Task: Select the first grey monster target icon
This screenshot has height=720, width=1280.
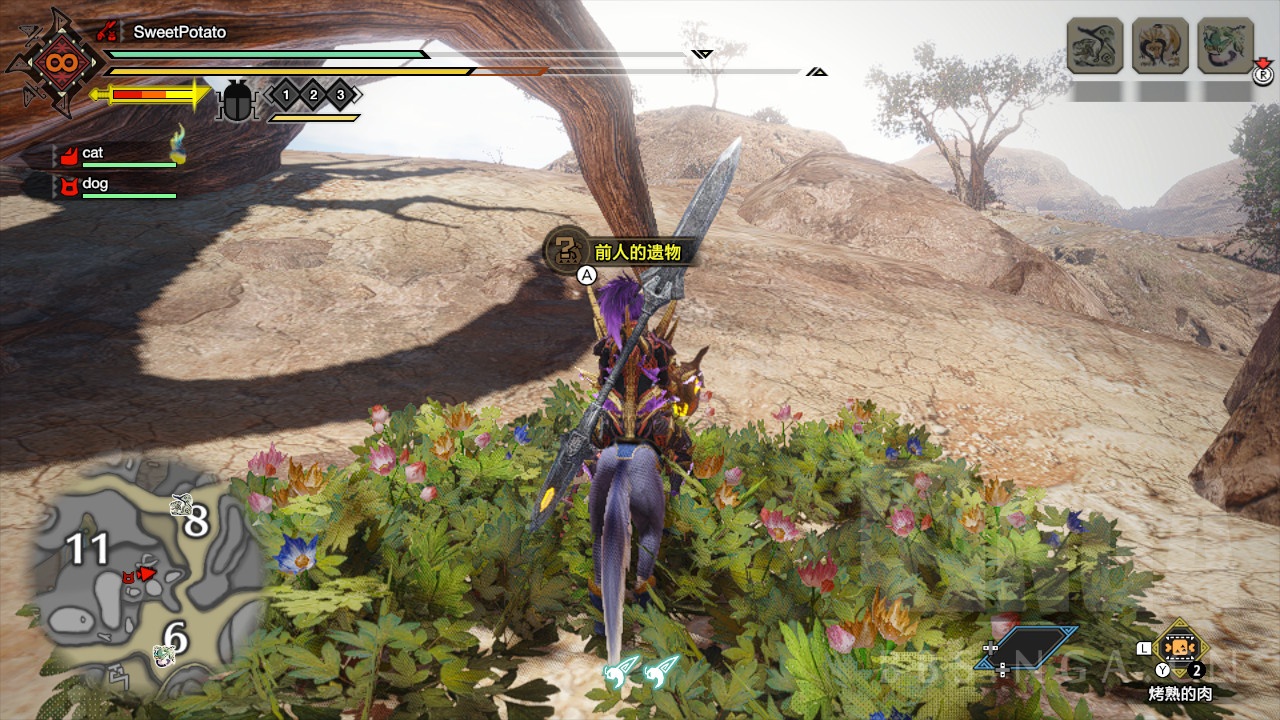Action: [1095, 46]
